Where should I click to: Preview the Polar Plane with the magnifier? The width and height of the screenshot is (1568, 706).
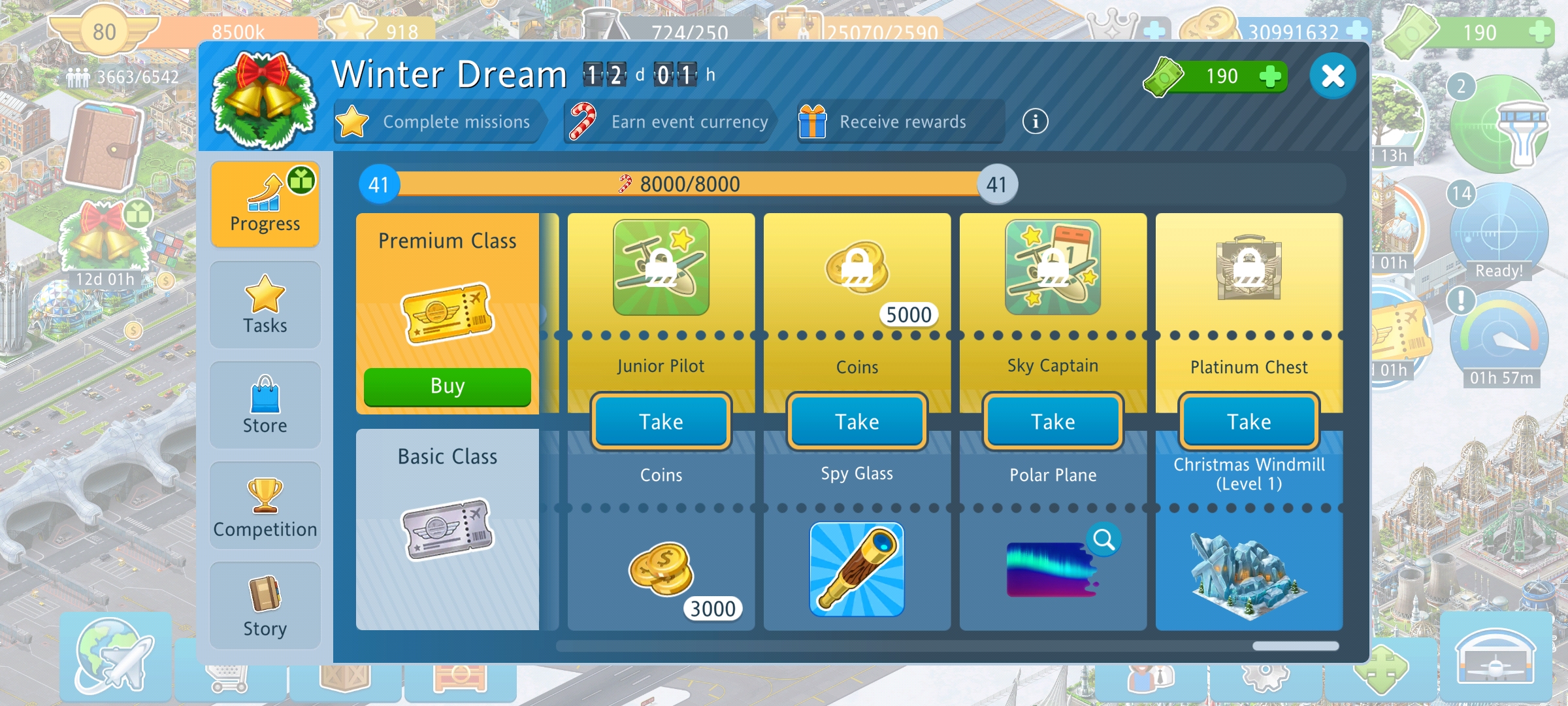(1104, 540)
